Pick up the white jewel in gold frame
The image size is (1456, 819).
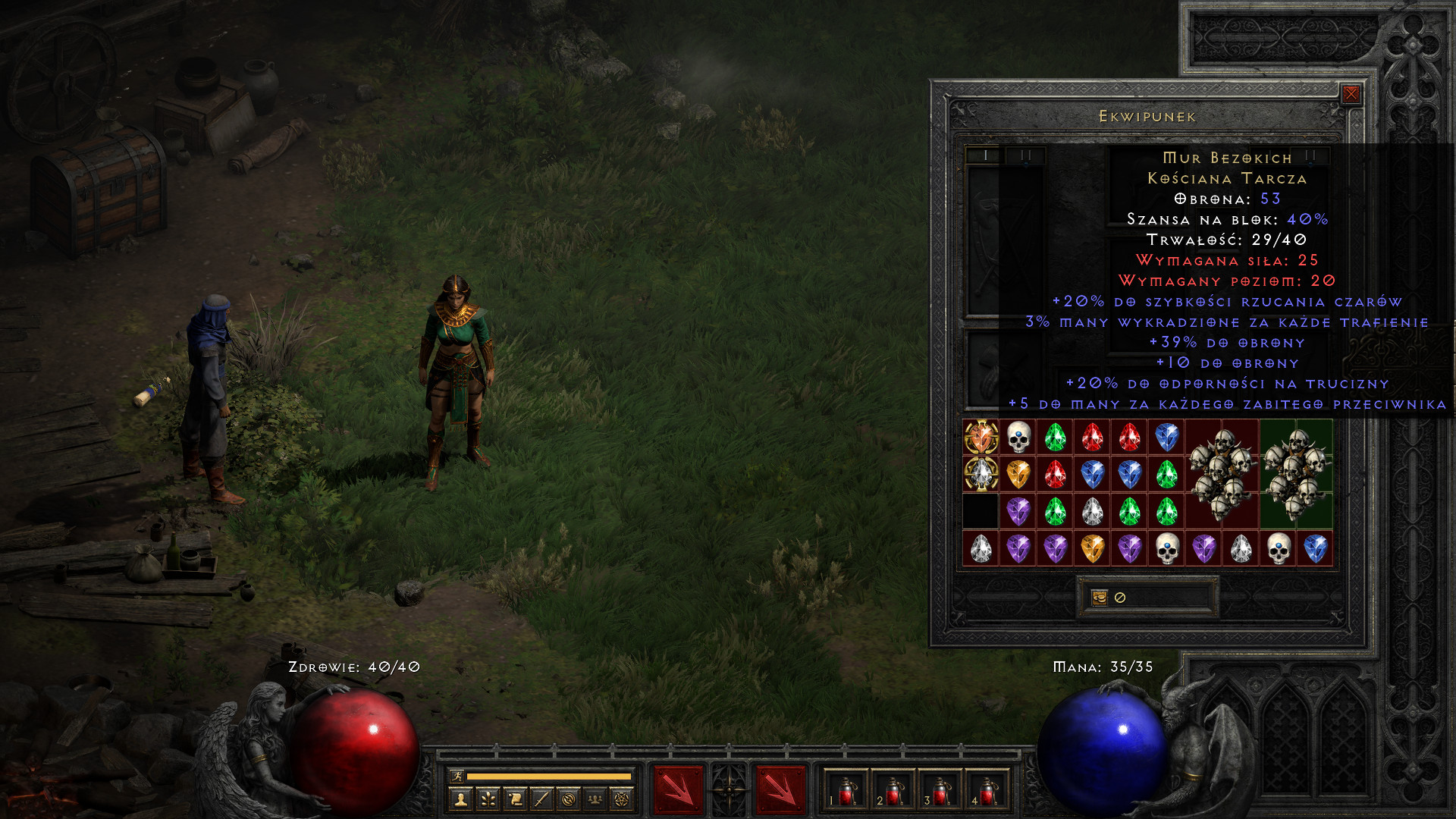981,474
